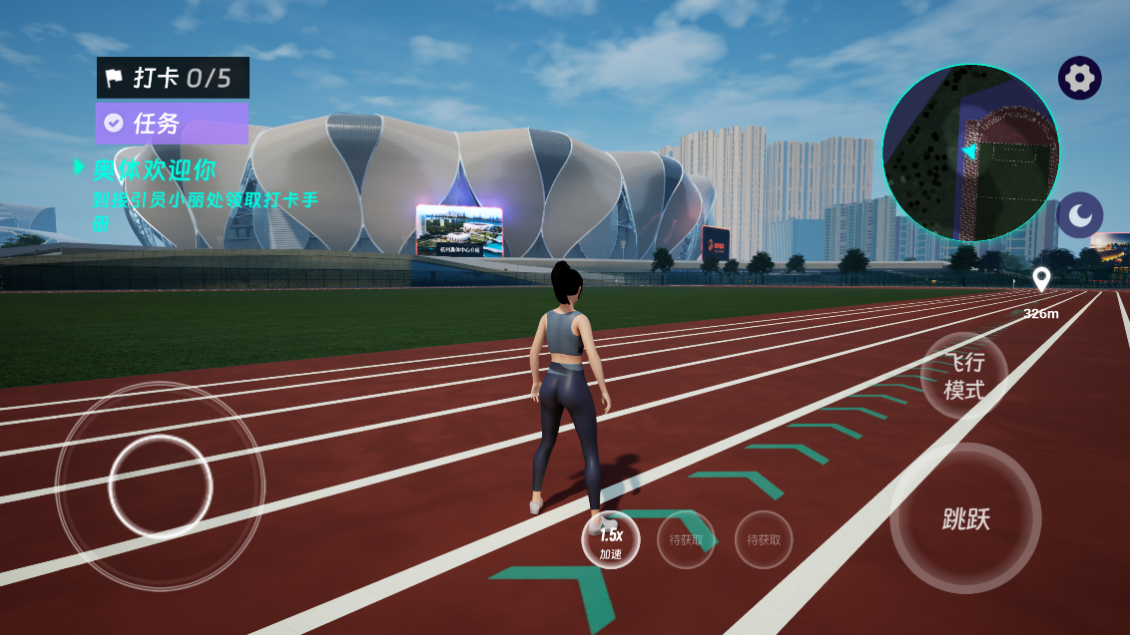Activate the 1.5x 加速 speed boost
The image size is (1130, 635).
[611, 540]
